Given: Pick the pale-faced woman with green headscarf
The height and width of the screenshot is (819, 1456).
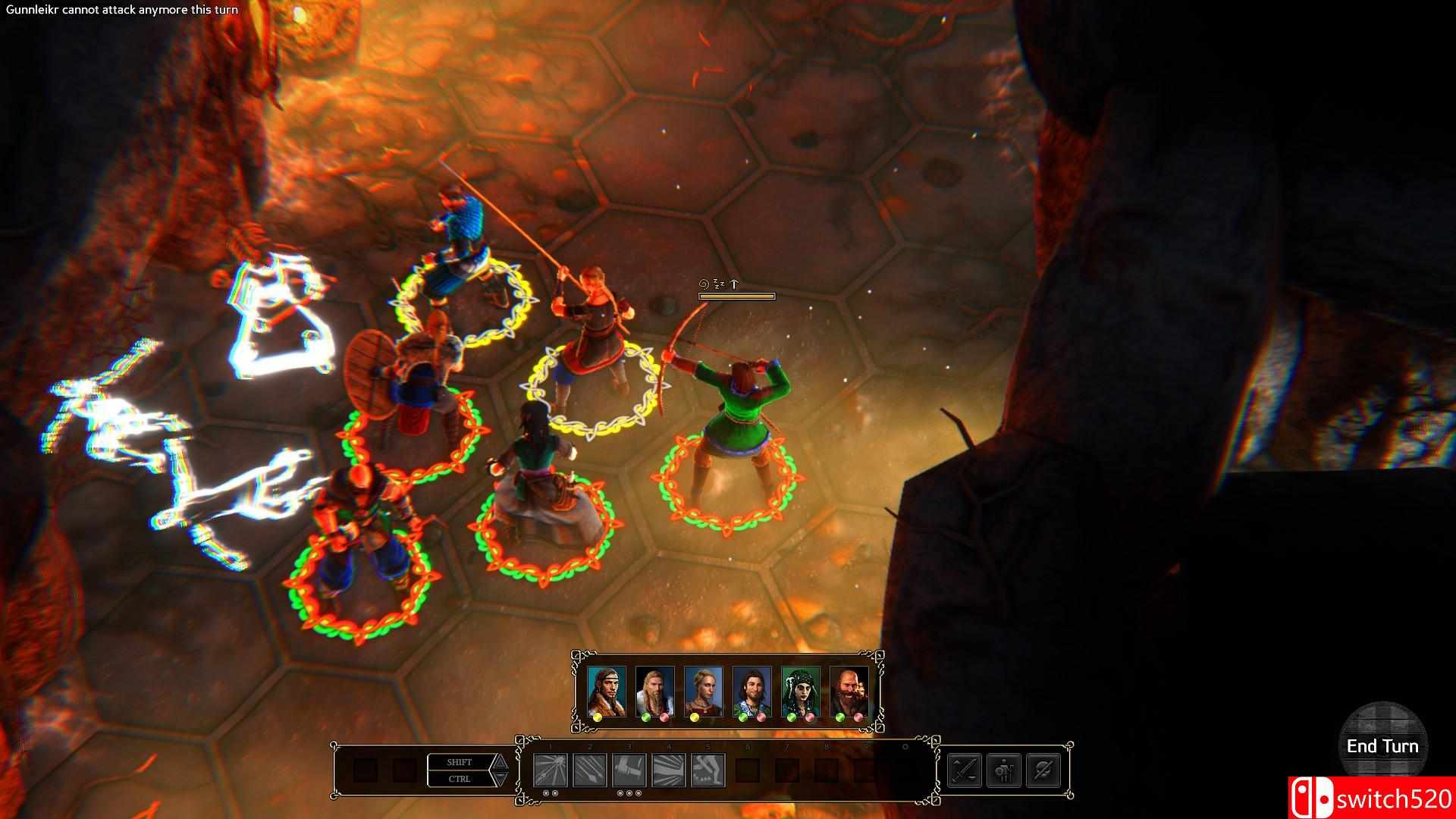Looking at the screenshot, I should (x=800, y=692).
